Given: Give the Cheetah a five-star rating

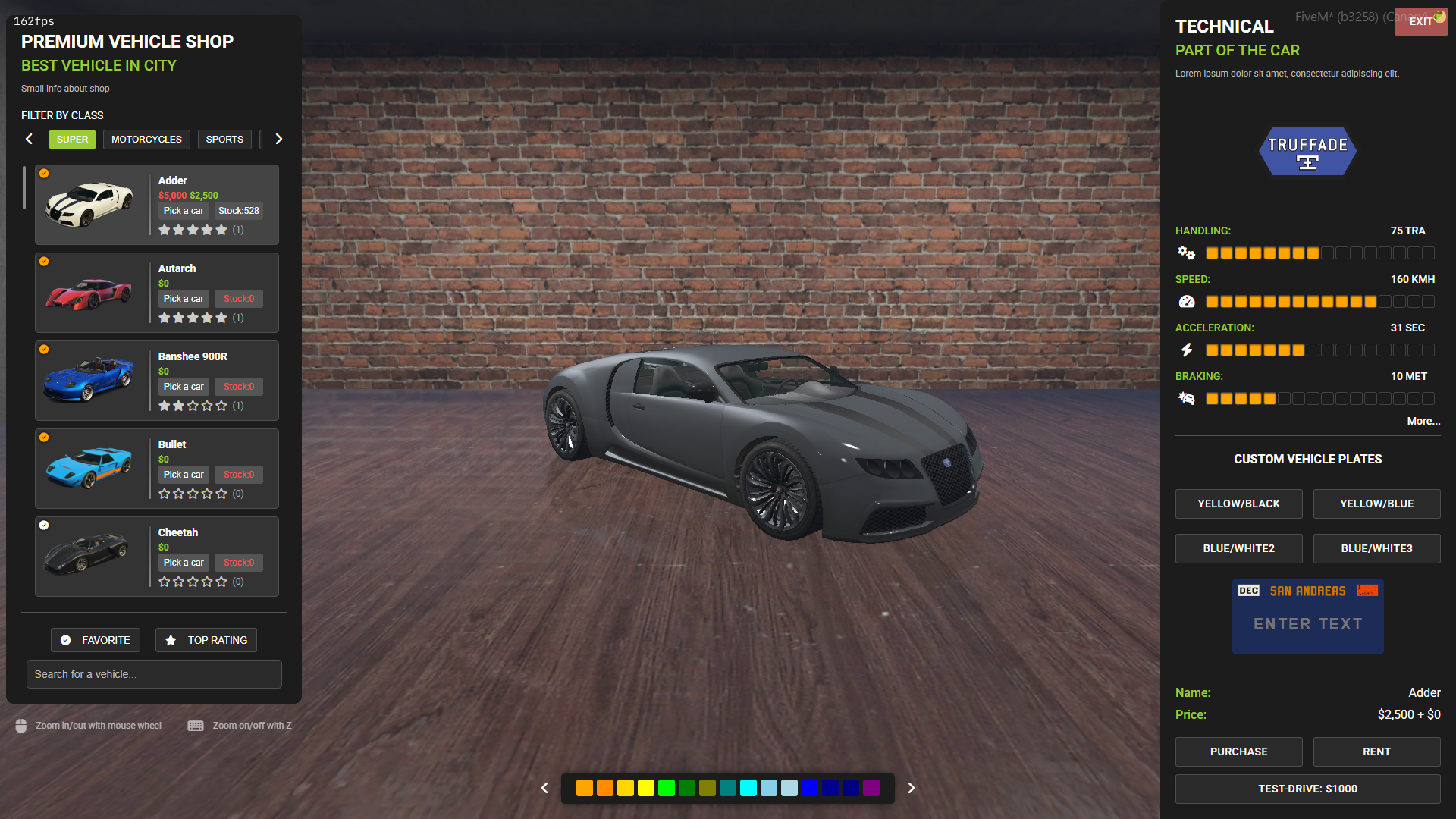Looking at the screenshot, I should [221, 582].
